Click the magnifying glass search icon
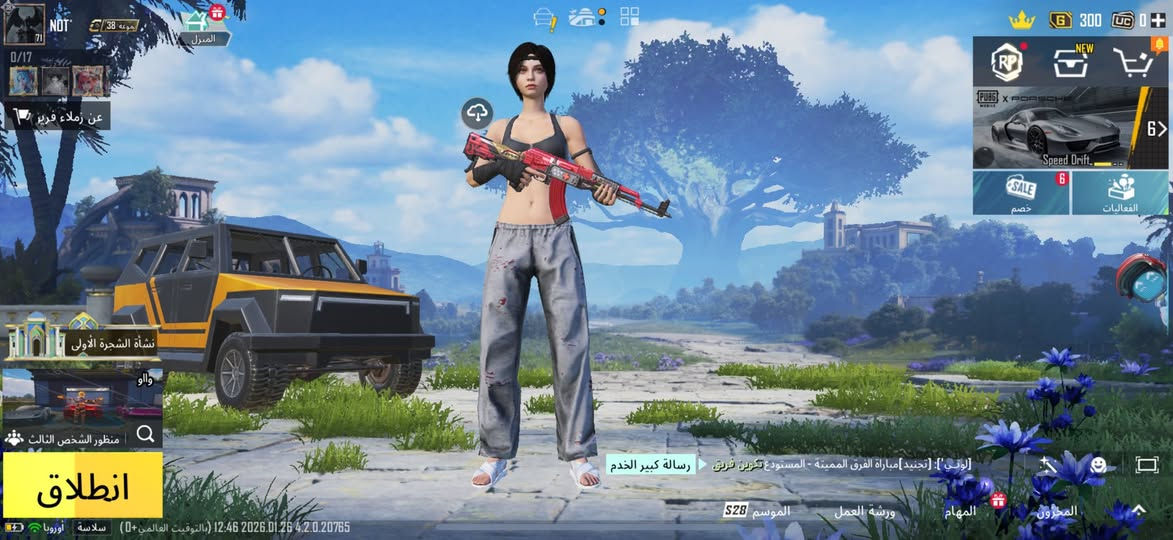The height and width of the screenshot is (540, 1173). click(146, 434)
